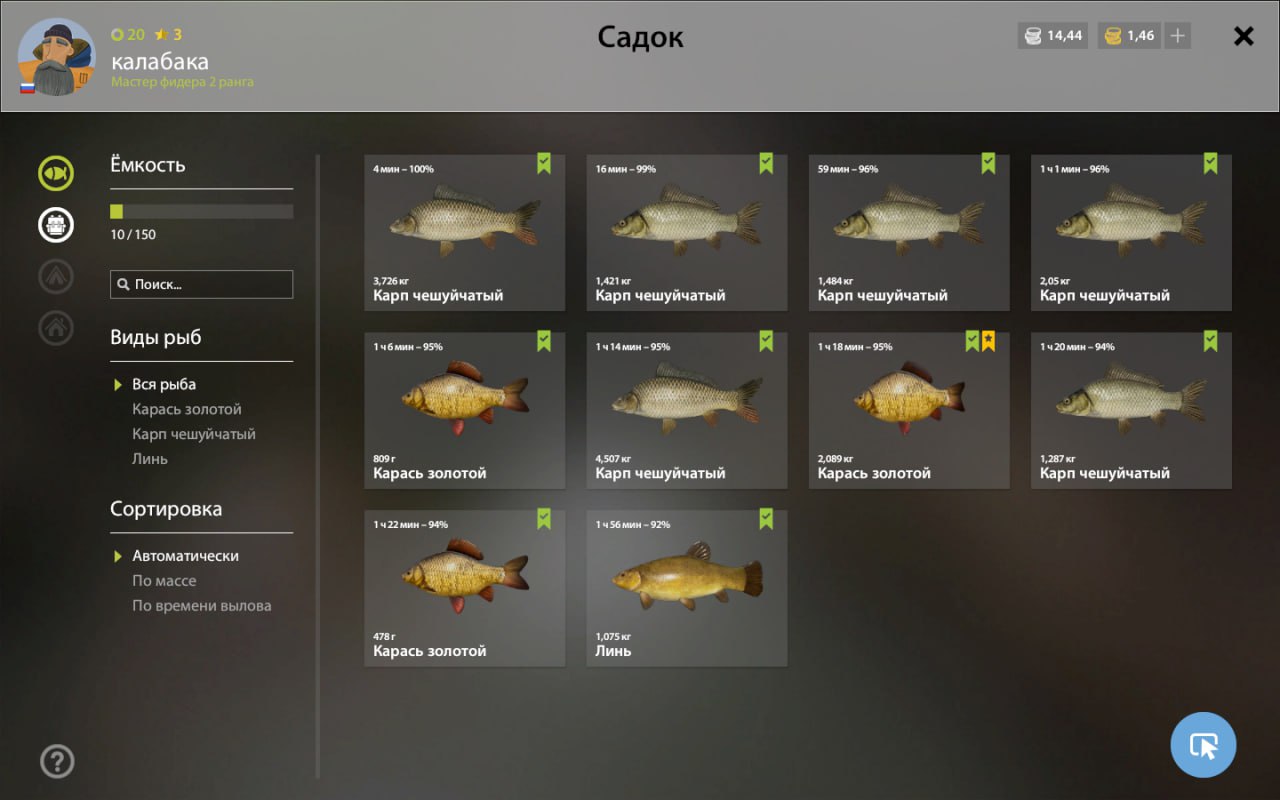Filter by Карп чешуйчатый species

[x=194, y=434]
